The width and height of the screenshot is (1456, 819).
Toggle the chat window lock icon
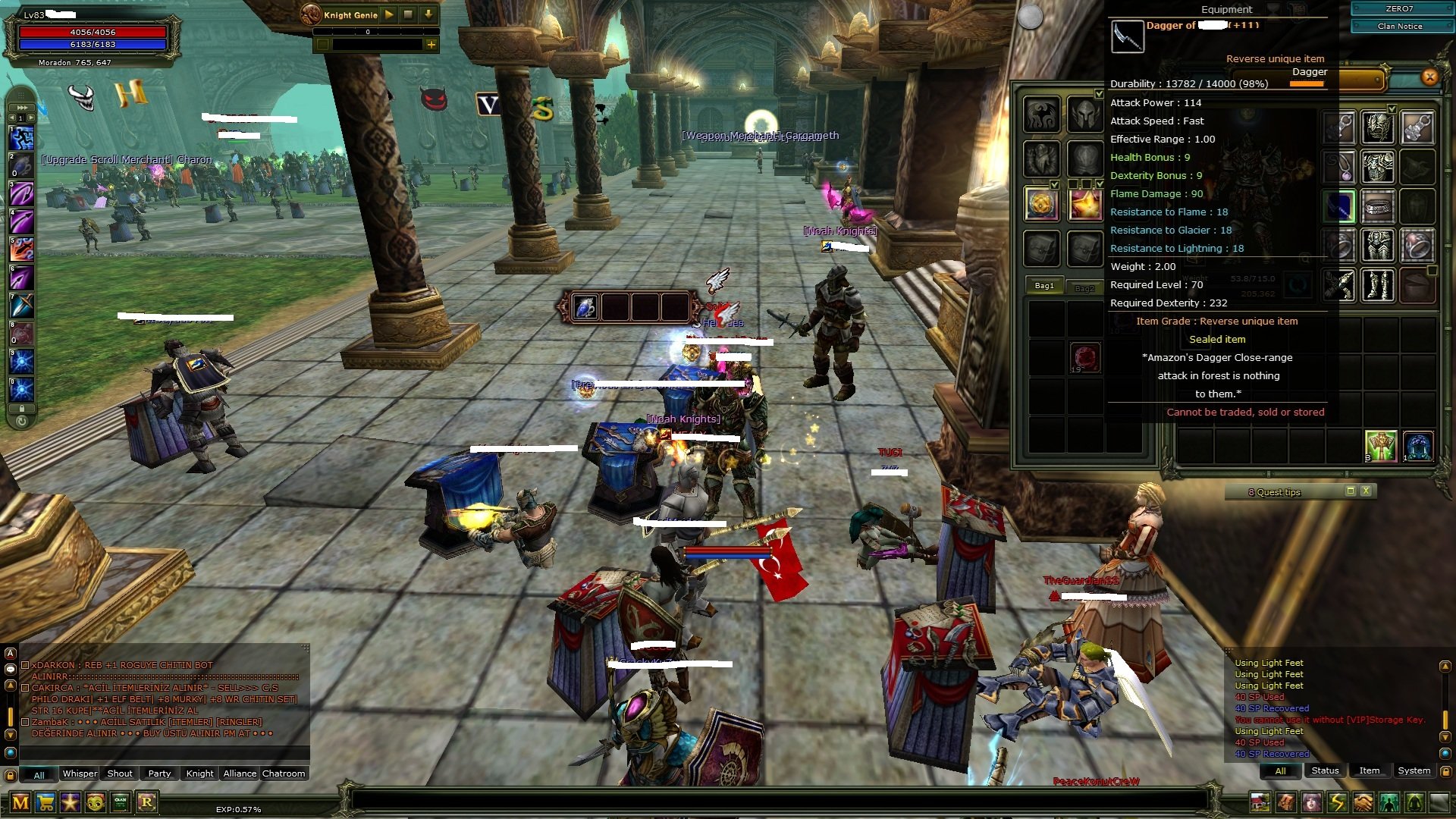tap(10, 775)
